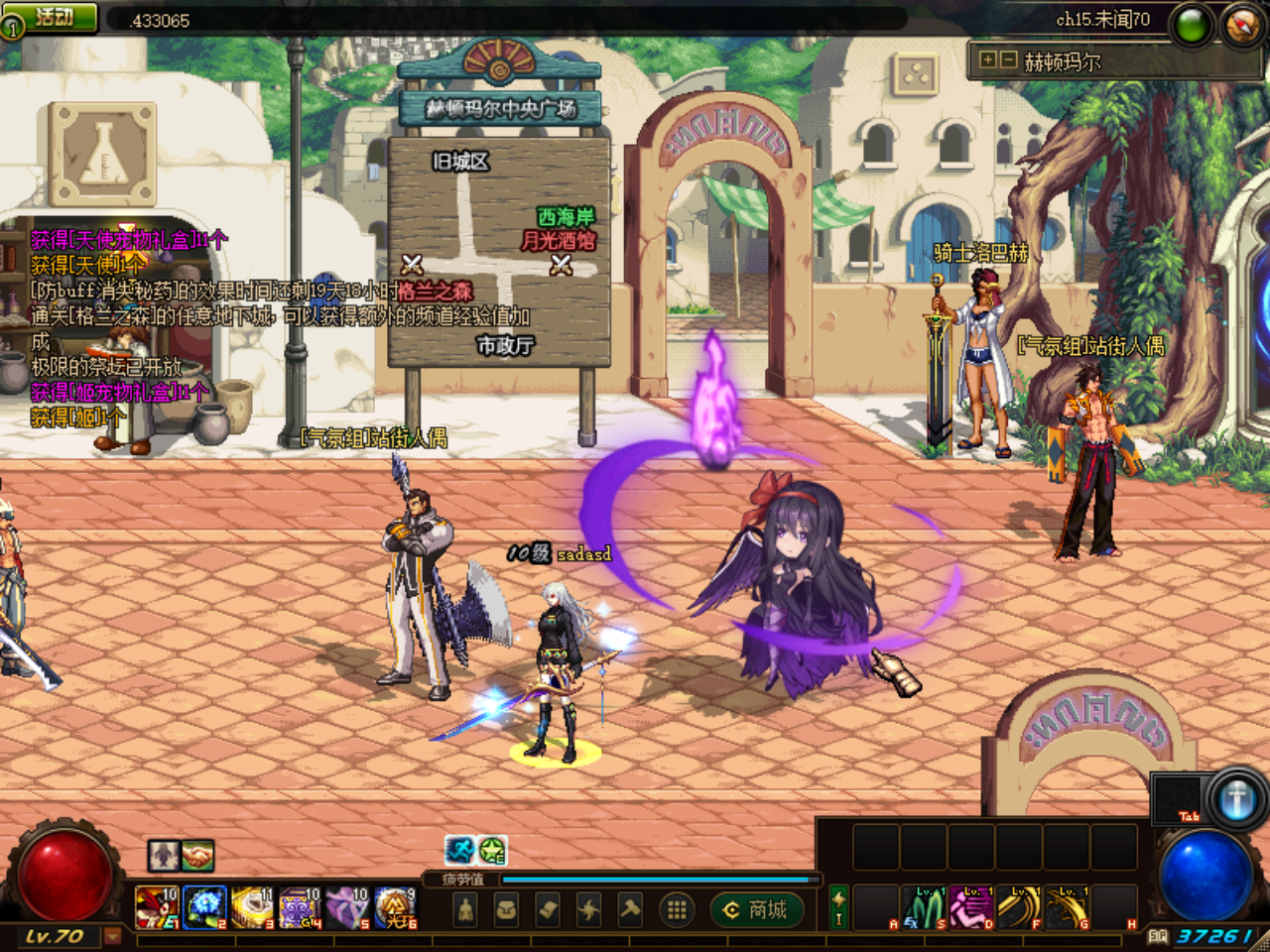
Task: Expand the minimap with the plus control
Action: (987, 58)
